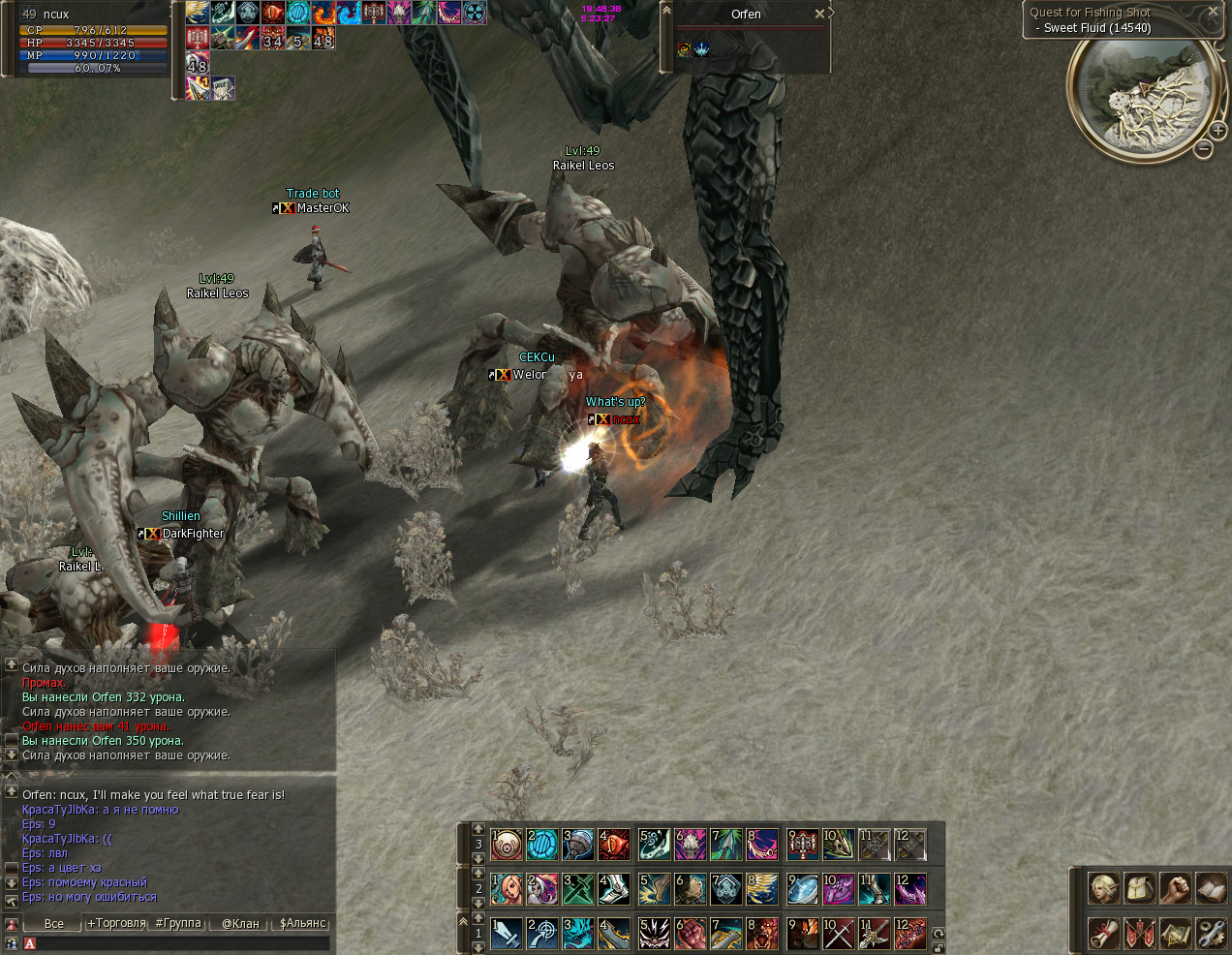The width and height of the screenshot is (1232, 955).
Task: Switch to the Клан chat tab
Action: [240, 923]
